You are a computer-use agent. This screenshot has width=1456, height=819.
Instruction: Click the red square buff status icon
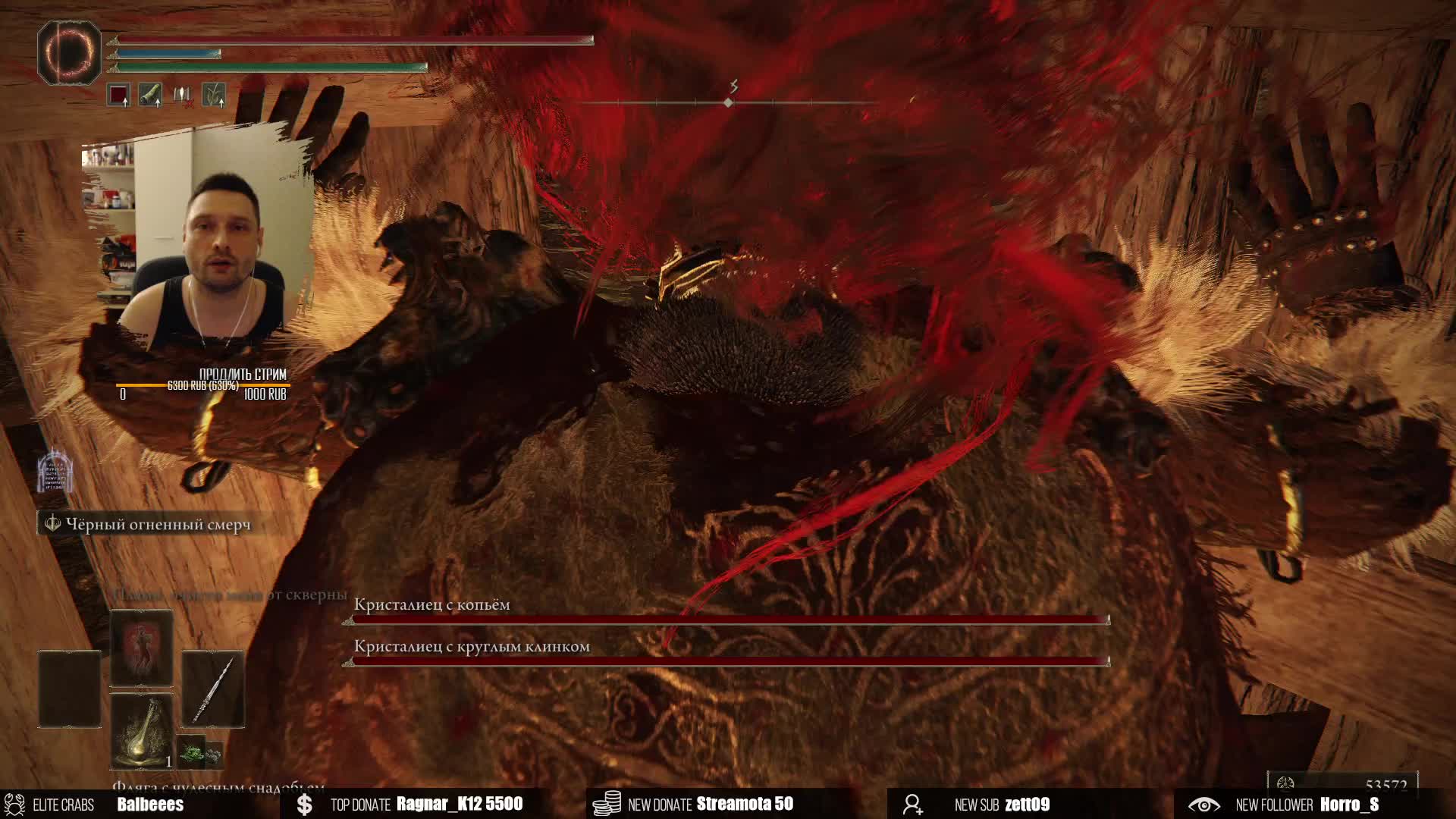tap(118, 96)
